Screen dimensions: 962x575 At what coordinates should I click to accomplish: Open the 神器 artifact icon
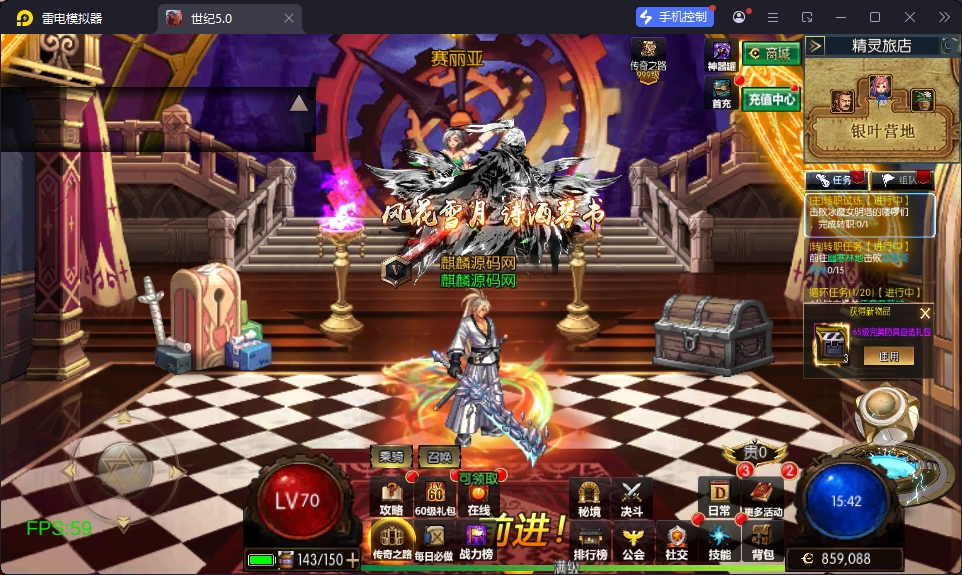721,56
